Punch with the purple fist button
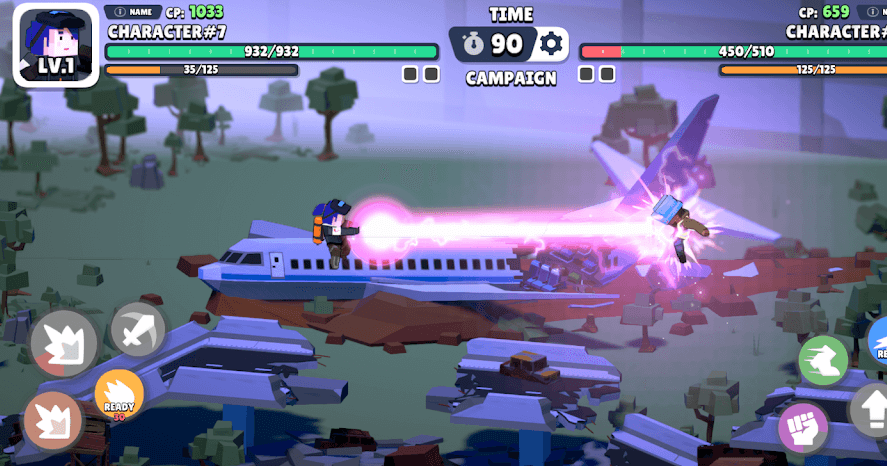This screenshot has width=887, height=466. (804, 427)
